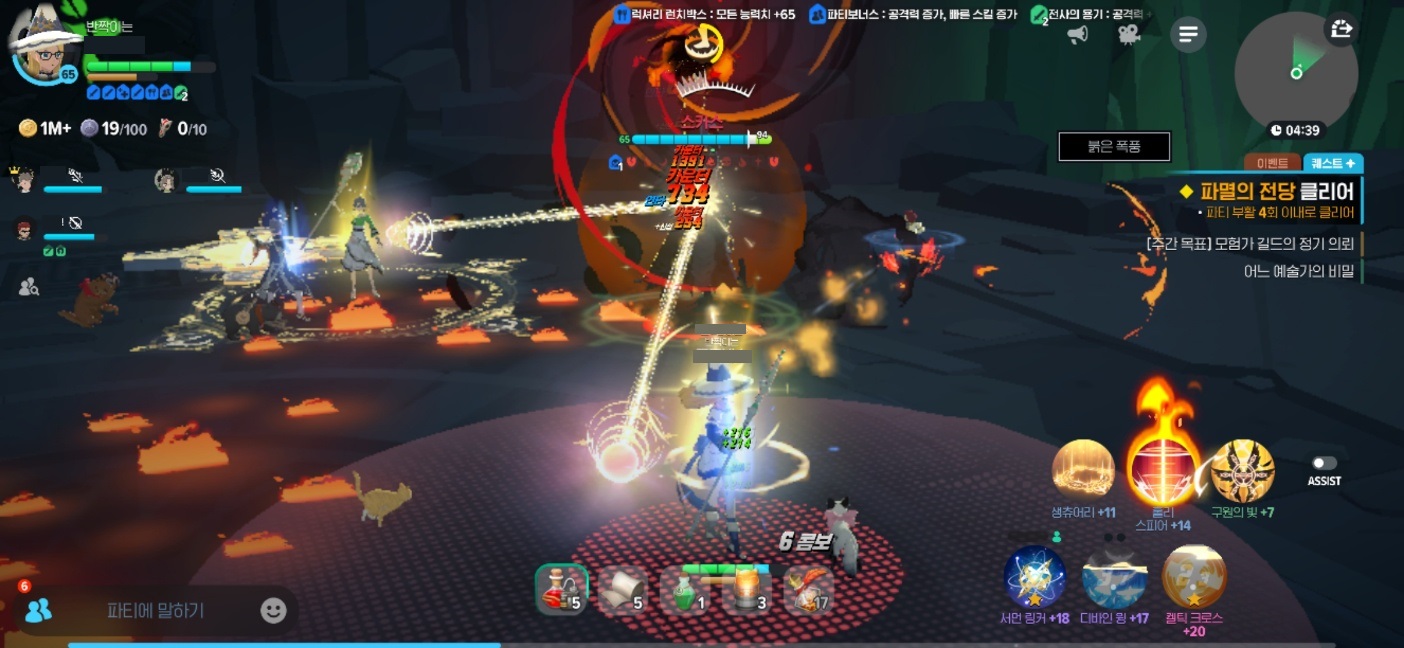Cast the 생츄어리 skill

point(1083,469)
